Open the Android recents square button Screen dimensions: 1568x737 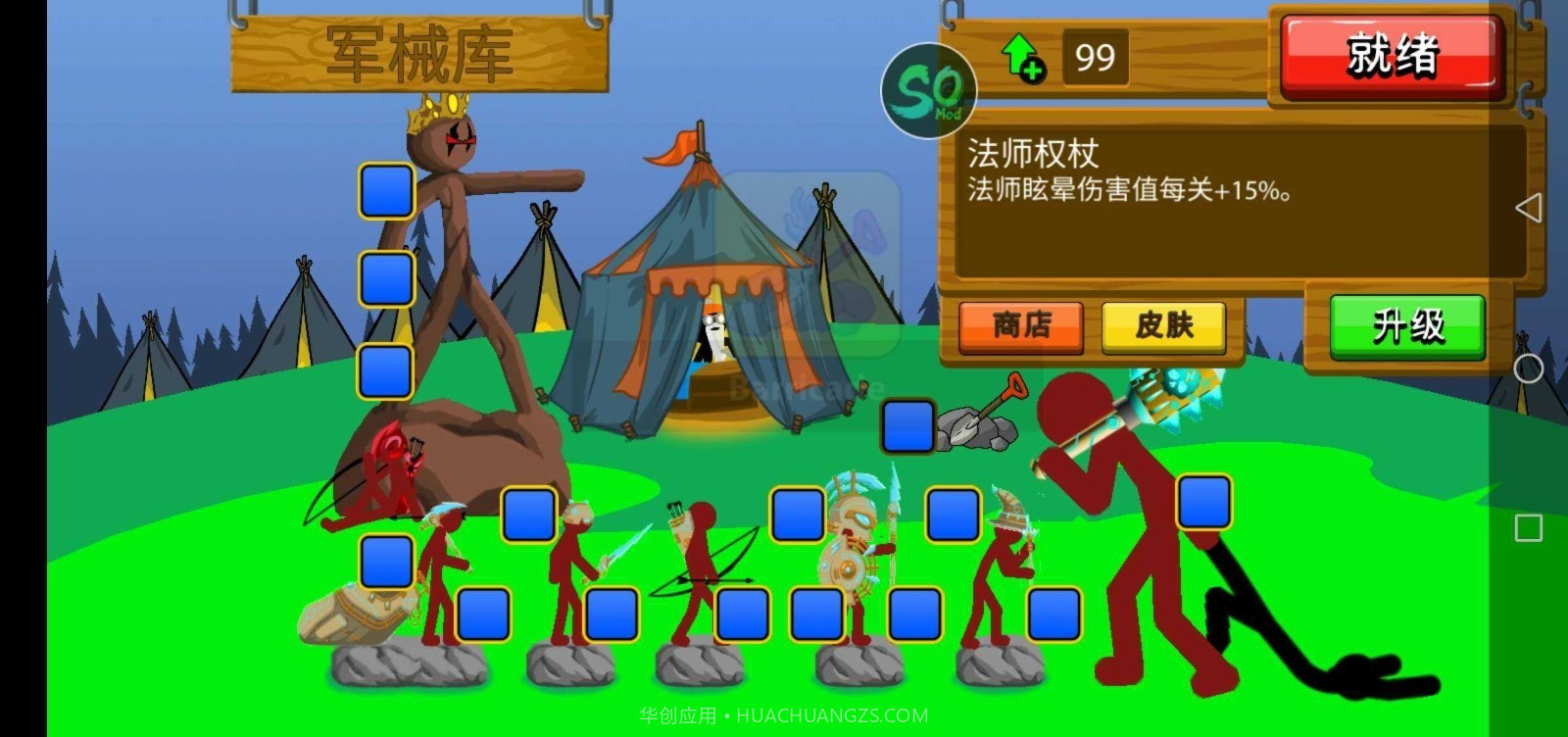[1527, 525]
